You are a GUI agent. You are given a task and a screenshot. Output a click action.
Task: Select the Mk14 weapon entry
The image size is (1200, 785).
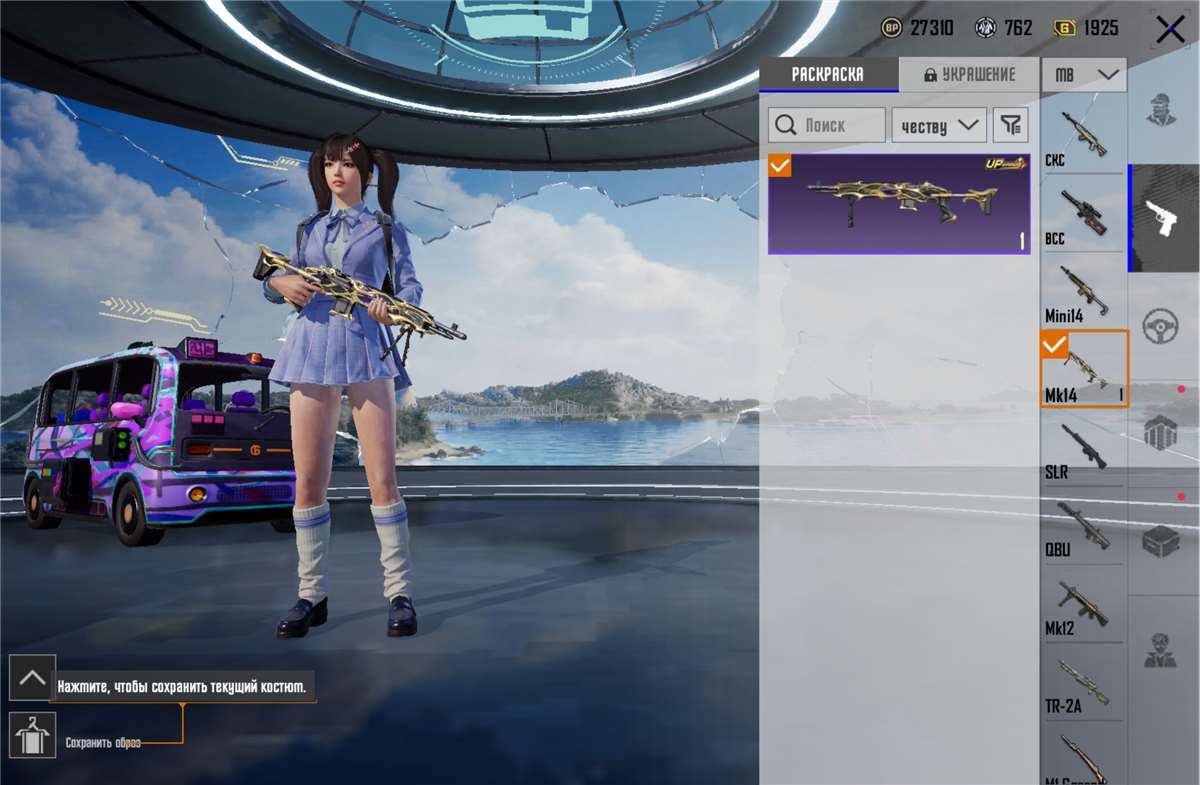coord(1084,370)
